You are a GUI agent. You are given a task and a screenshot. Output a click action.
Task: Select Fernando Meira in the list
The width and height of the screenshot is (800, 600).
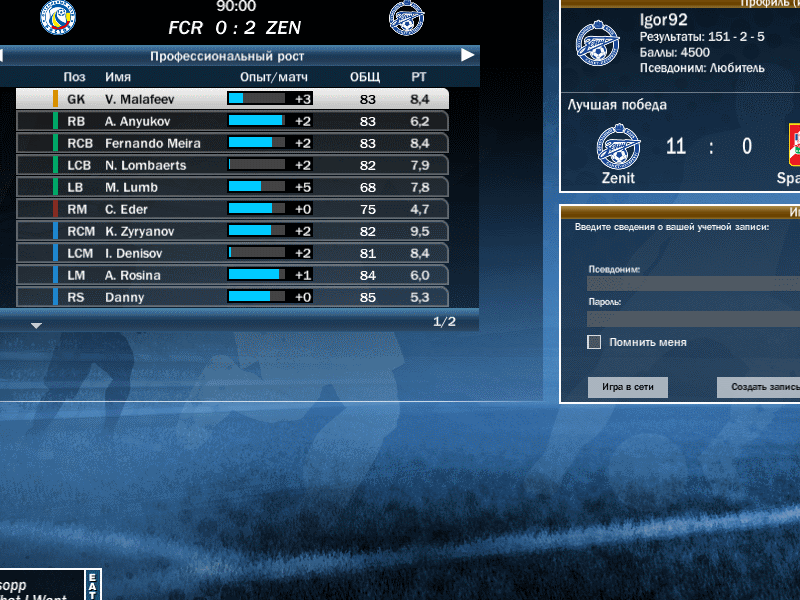[232, 143]
